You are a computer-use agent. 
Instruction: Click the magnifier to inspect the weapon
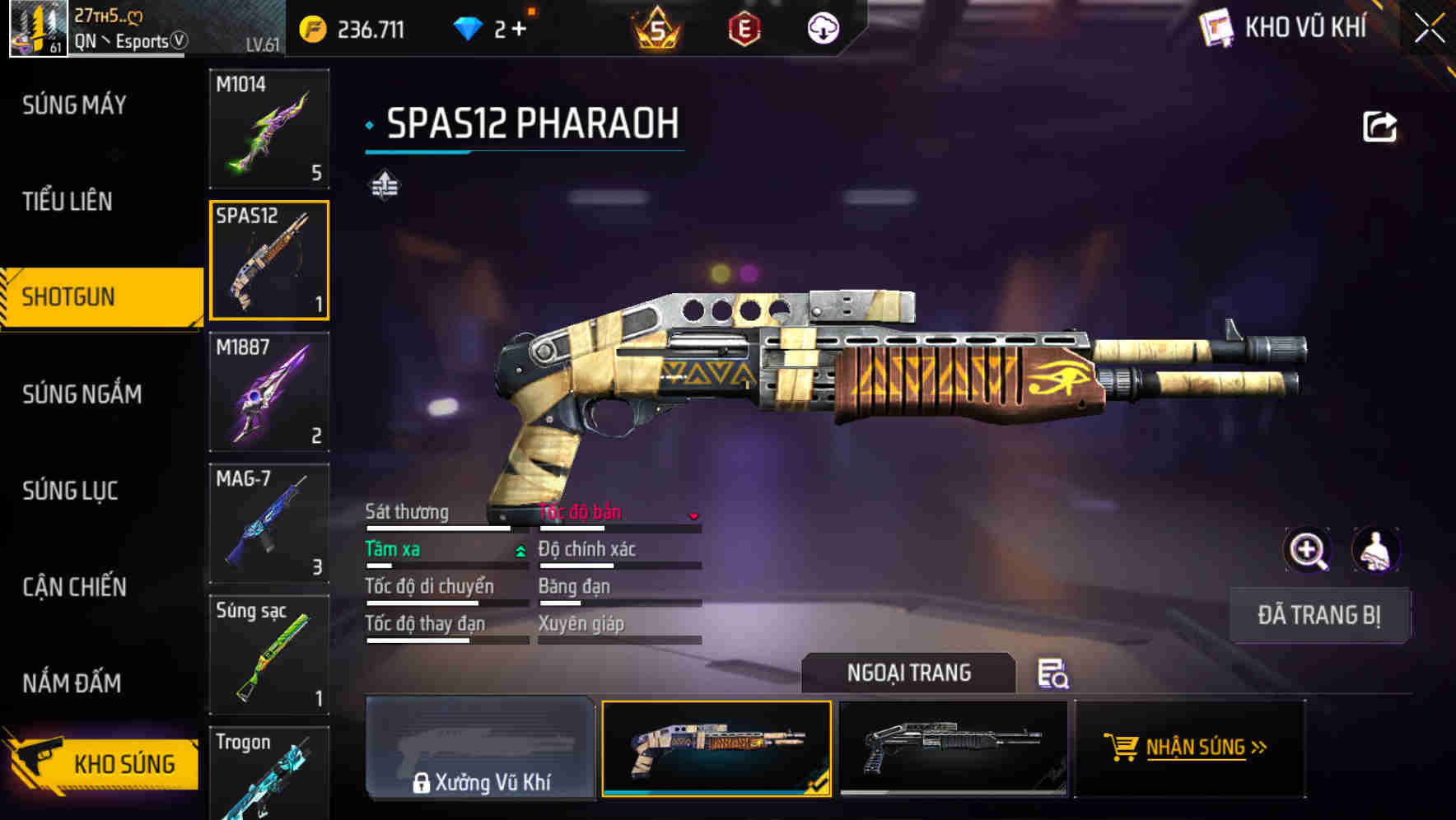point(1307,550)
